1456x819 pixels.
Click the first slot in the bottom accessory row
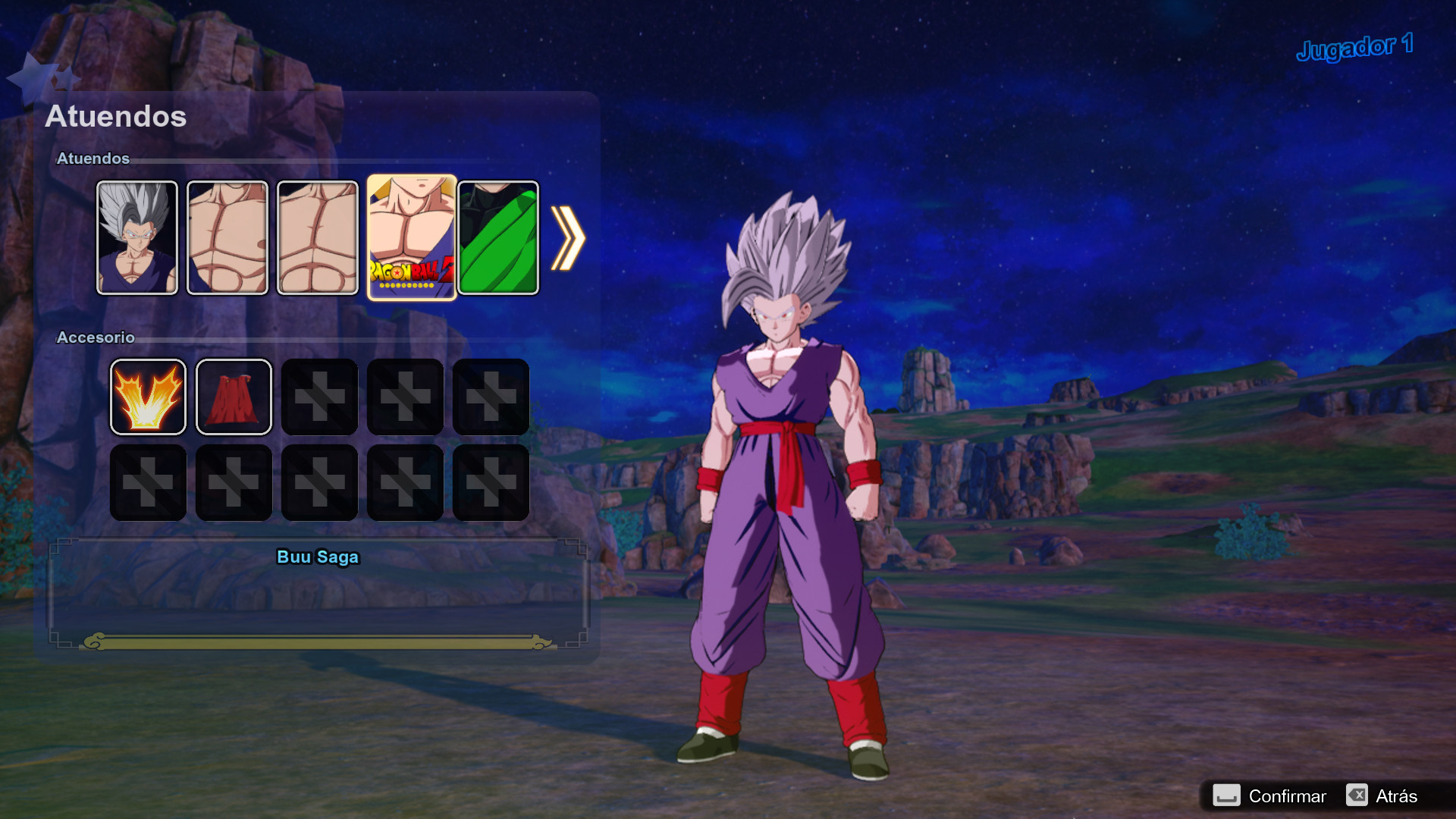[148, 482]
